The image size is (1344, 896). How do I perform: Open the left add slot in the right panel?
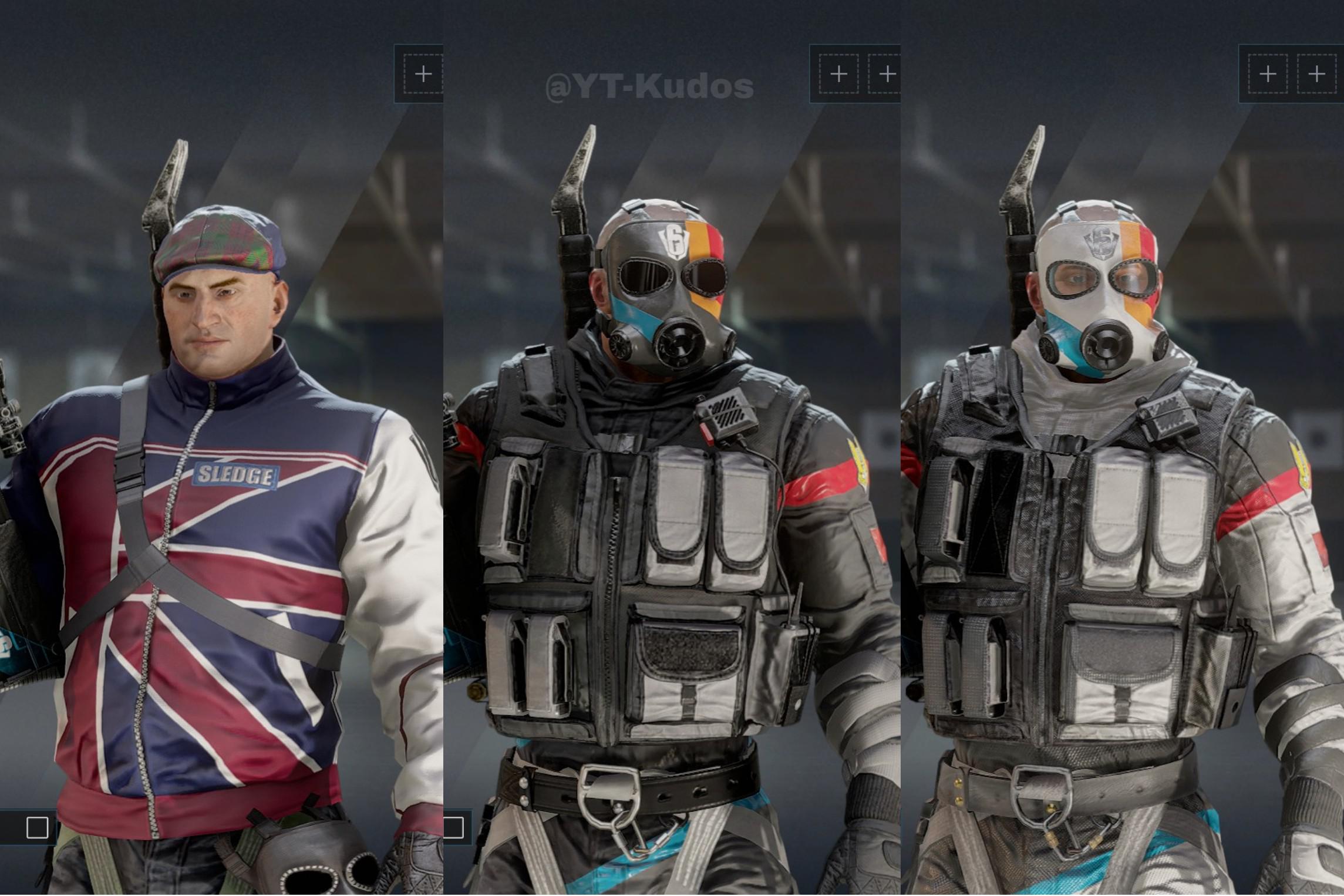click(x=1268, y=73)
